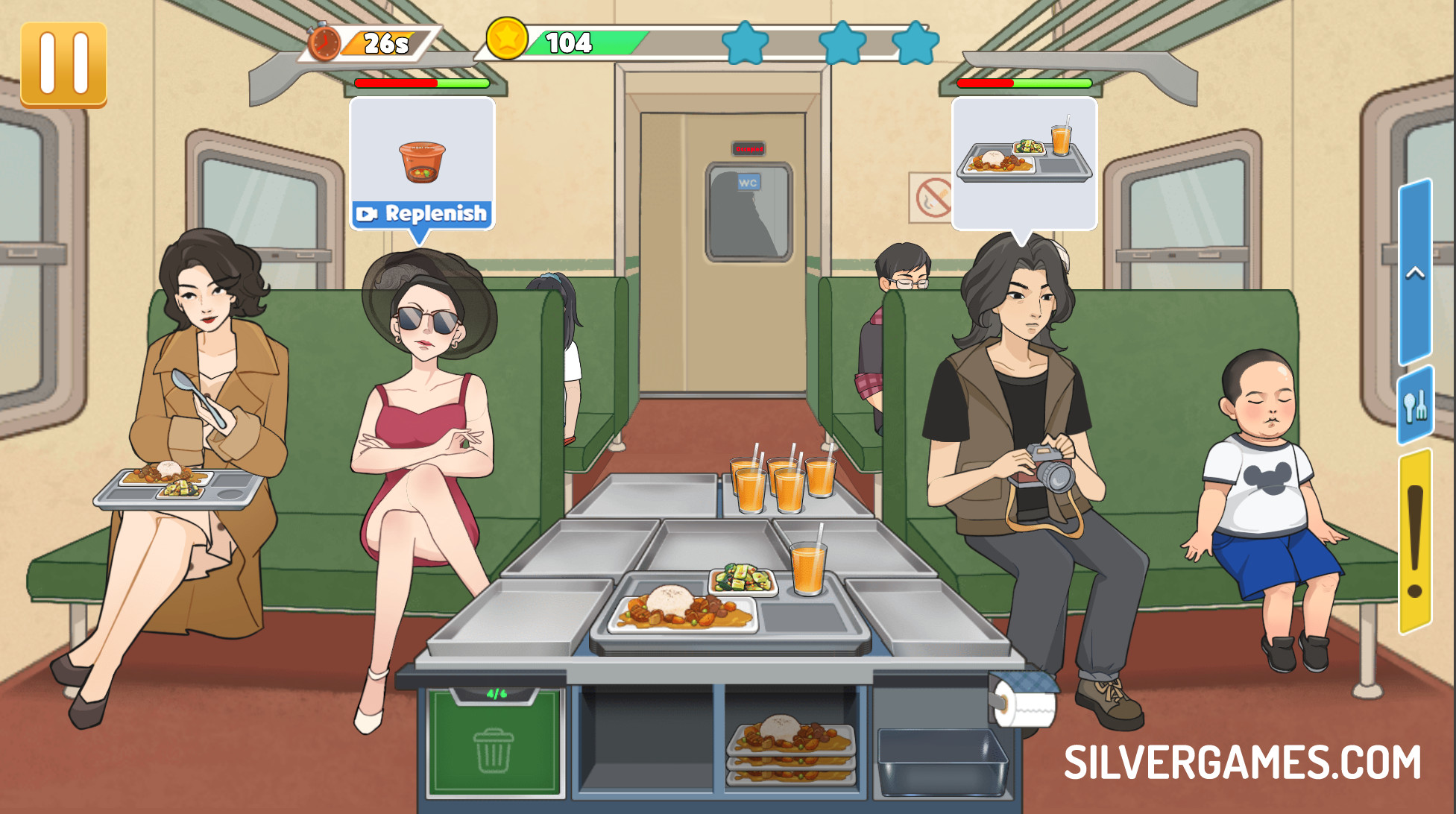1456x814 pixels.
Task: Take a curry rice plate from the cart shelf
Action: pos(791,748)
